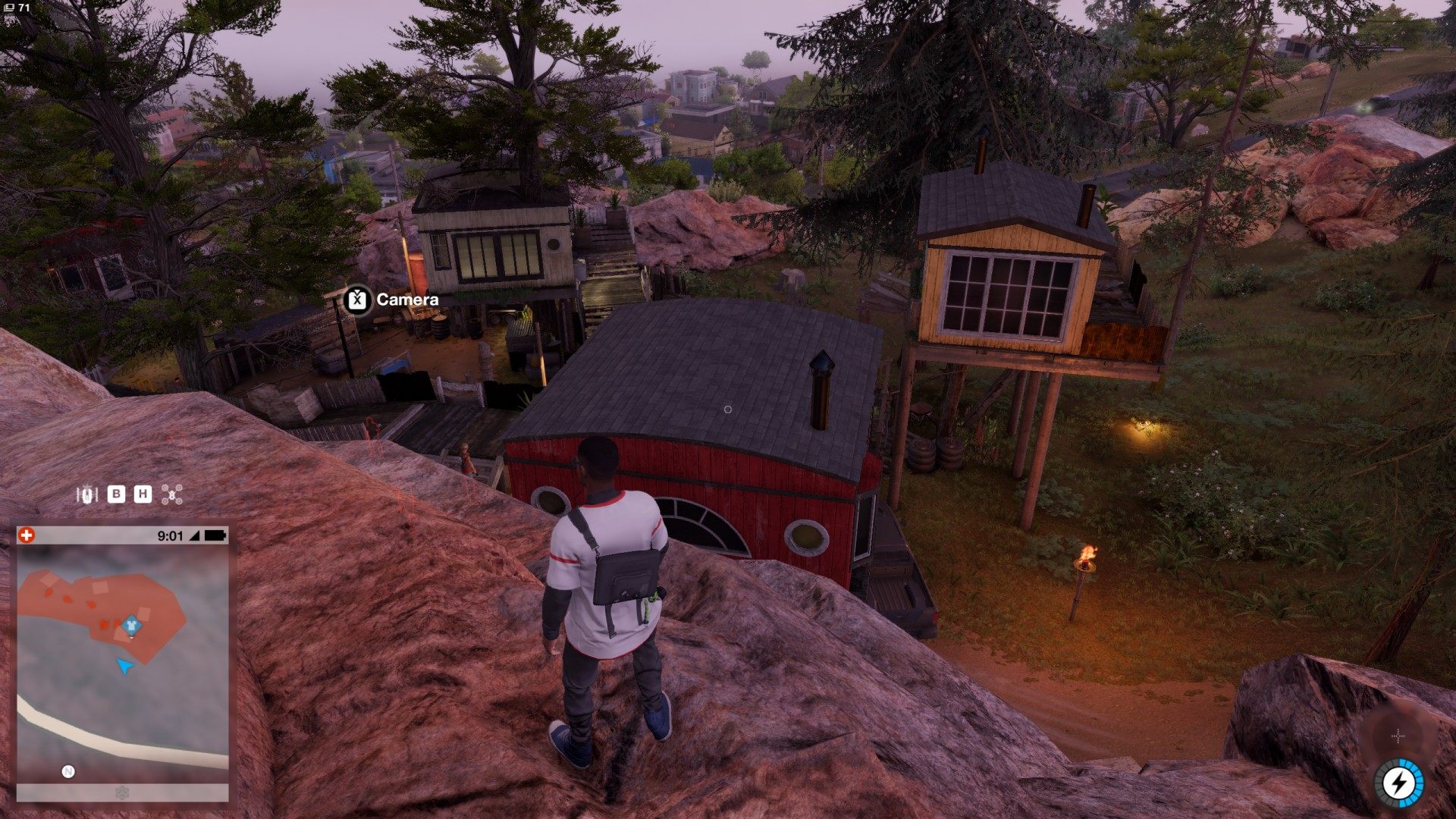
Task: Select the RC Jumper gadget icon
Action: (x=88, y=495)
